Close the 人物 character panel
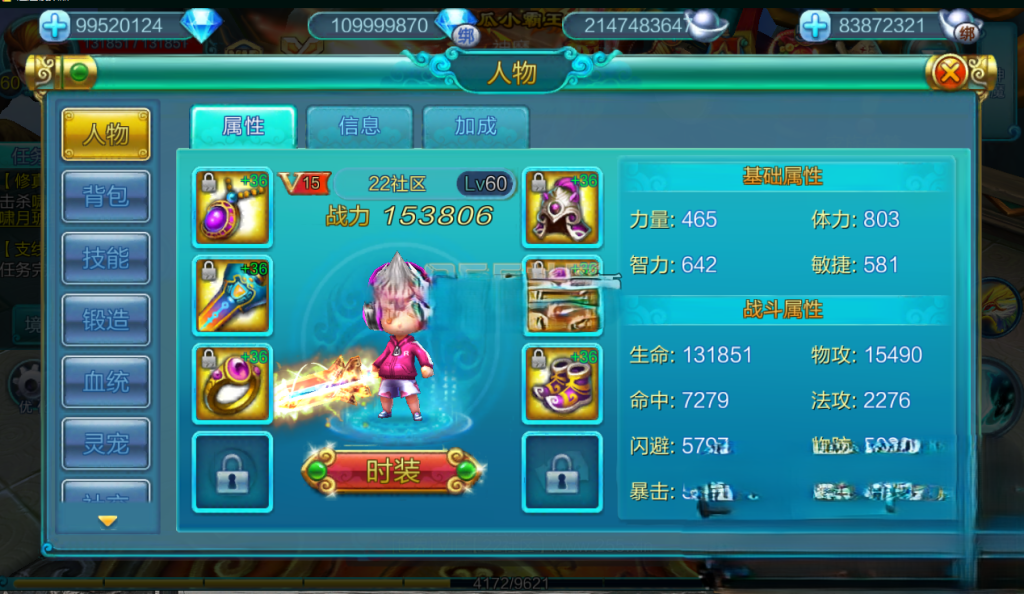 click(x=950, y=72)
